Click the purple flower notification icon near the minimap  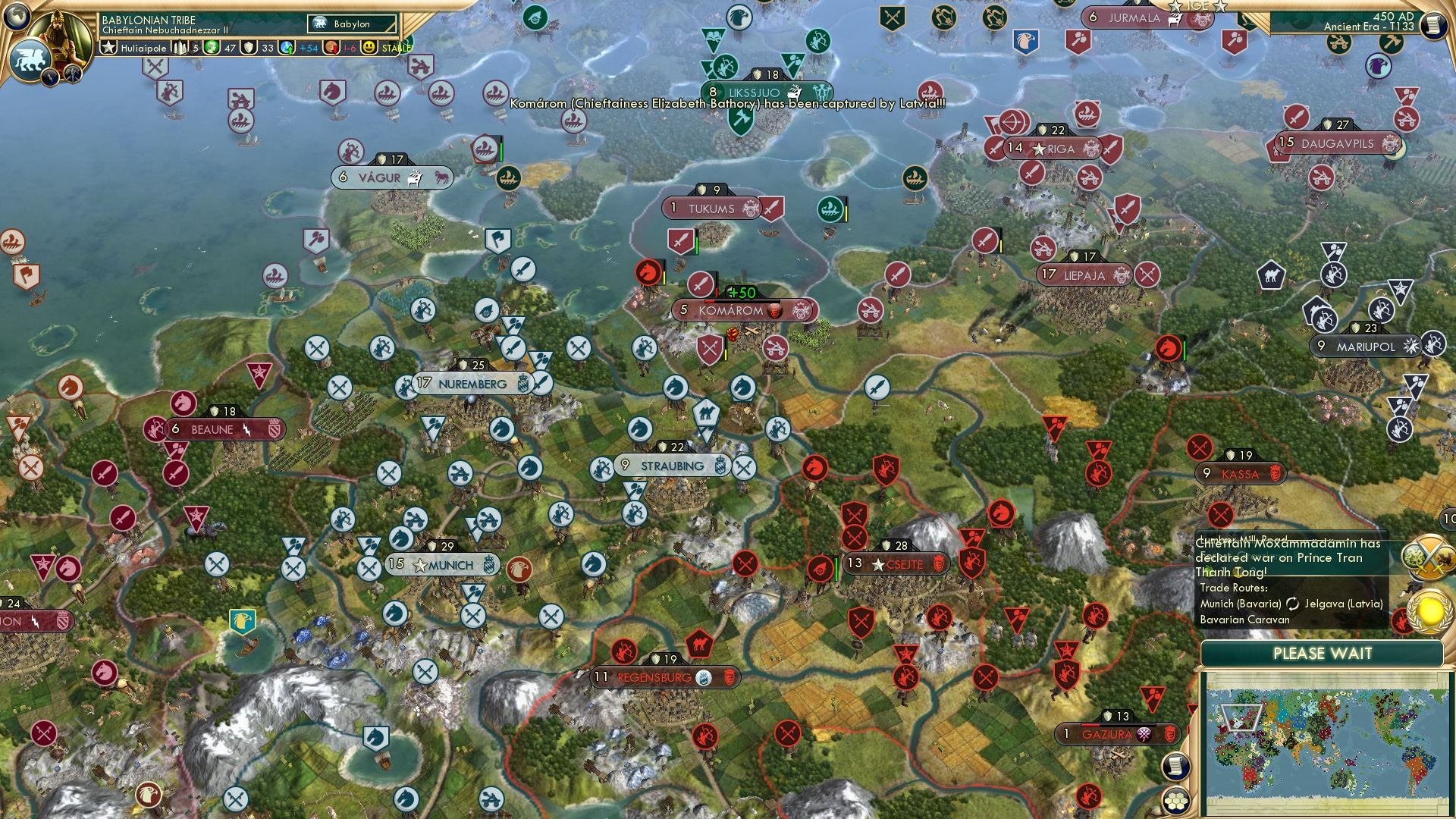point(1144,736)
